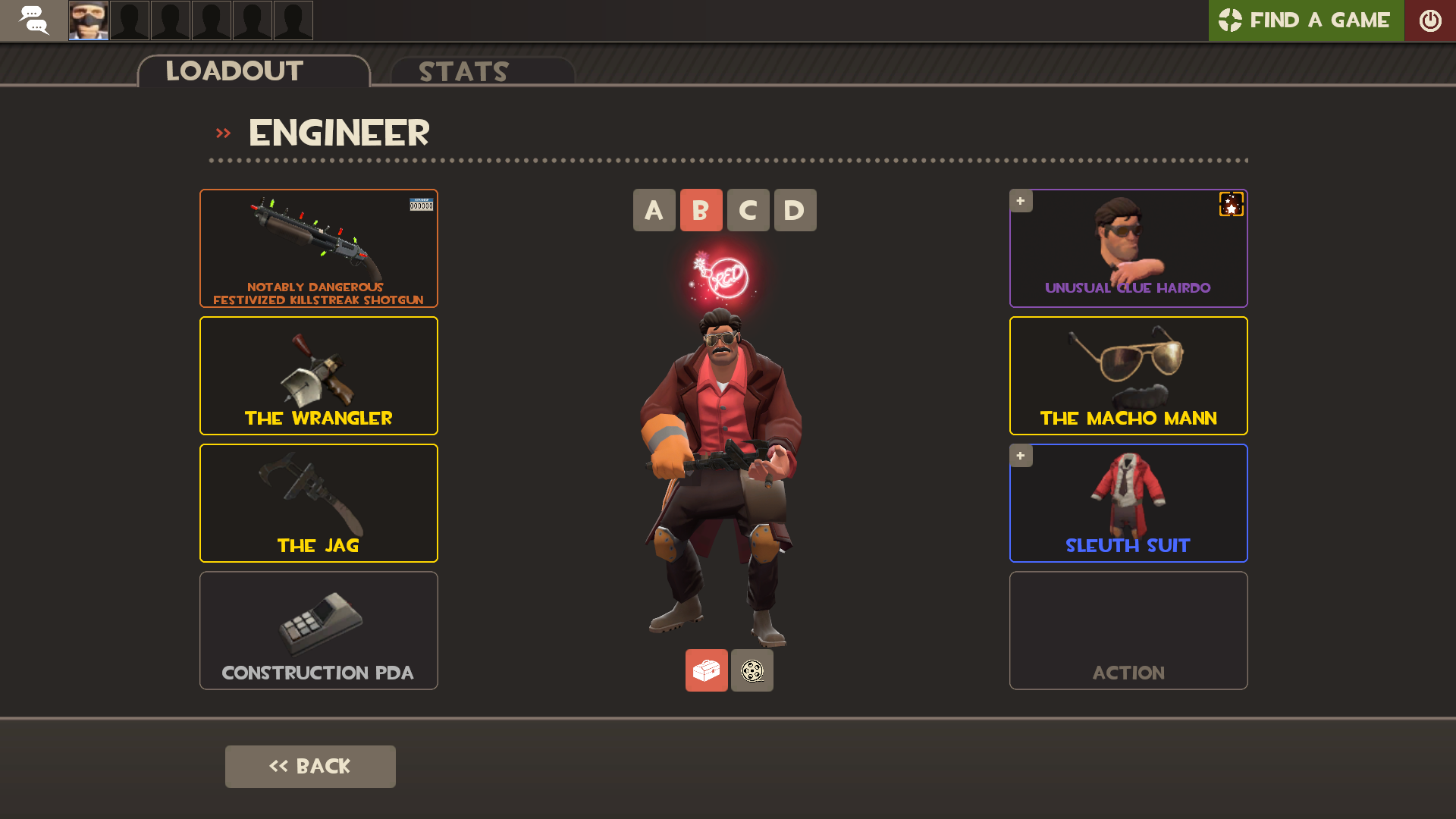
Task: Click the power quit icon top-right
Action: [1432, 20]
